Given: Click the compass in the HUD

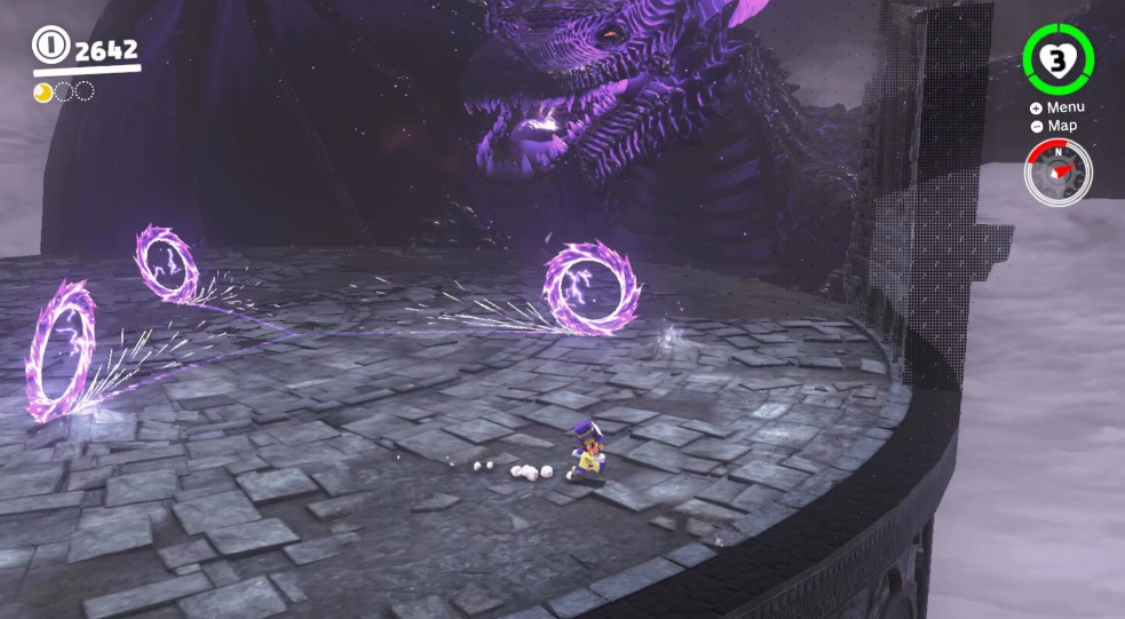Looking at the screenshot, I should [1058, 173].
